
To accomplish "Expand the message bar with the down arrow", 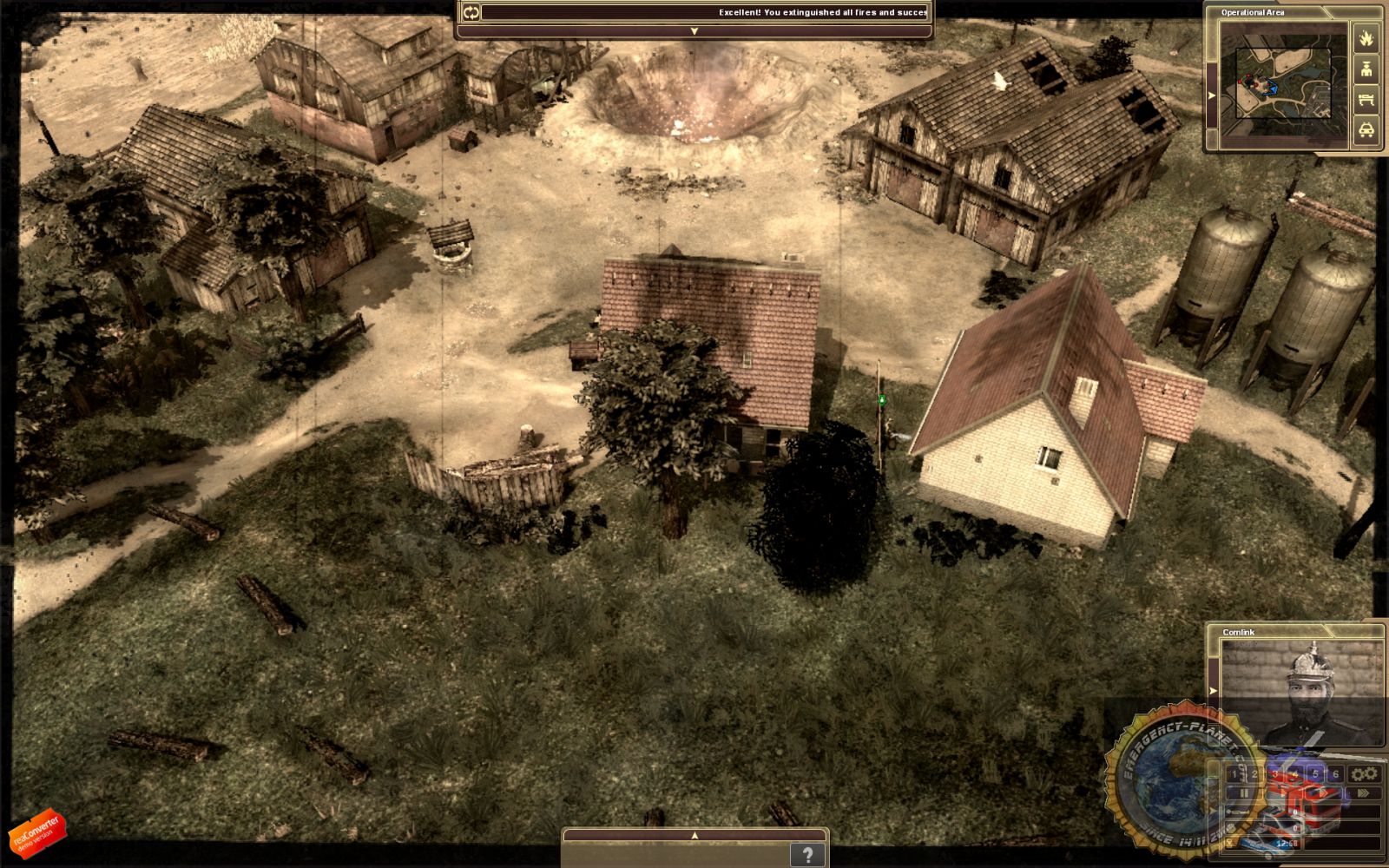I will point(694,31).
